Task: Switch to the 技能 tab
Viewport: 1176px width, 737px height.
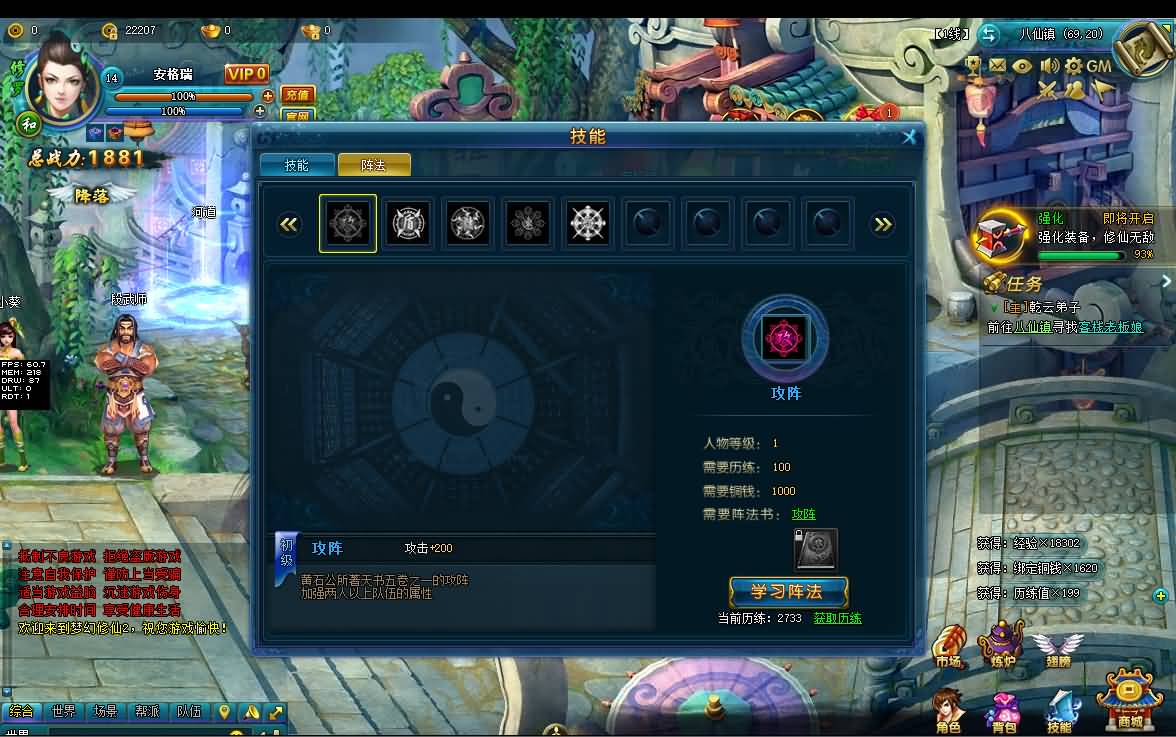Action: [297, 165]
